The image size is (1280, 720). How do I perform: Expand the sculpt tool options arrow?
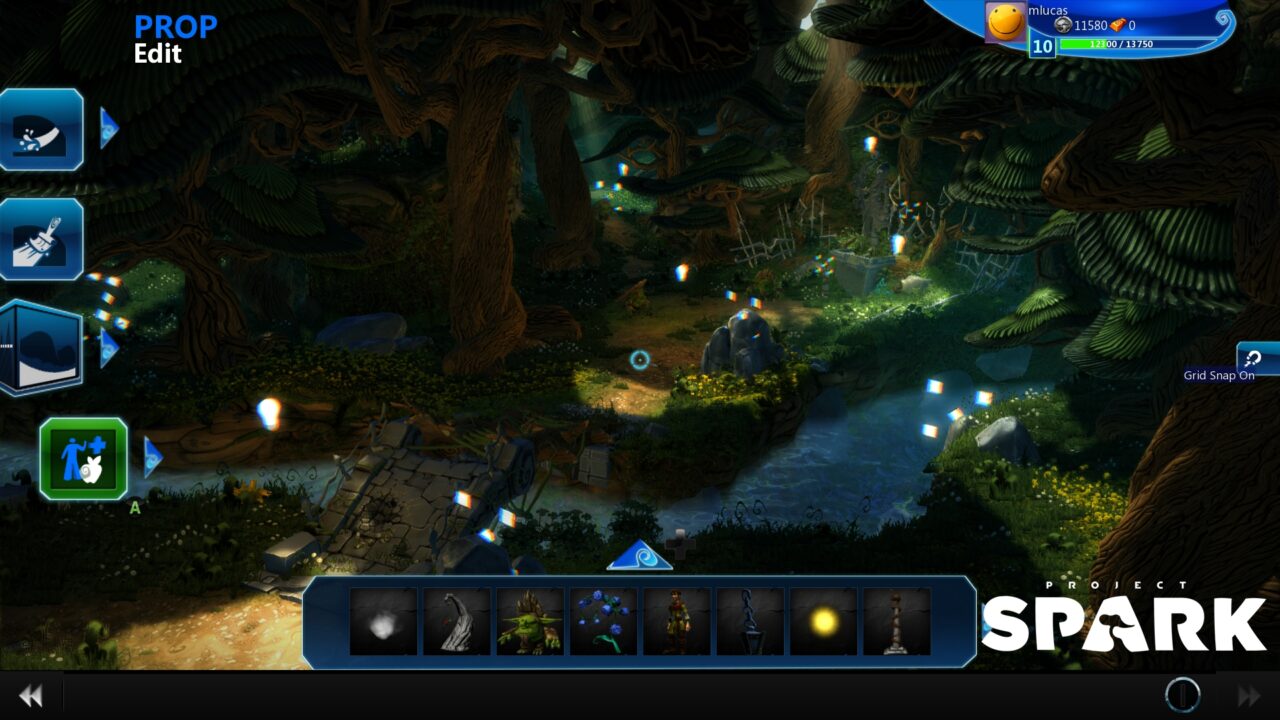110,128
